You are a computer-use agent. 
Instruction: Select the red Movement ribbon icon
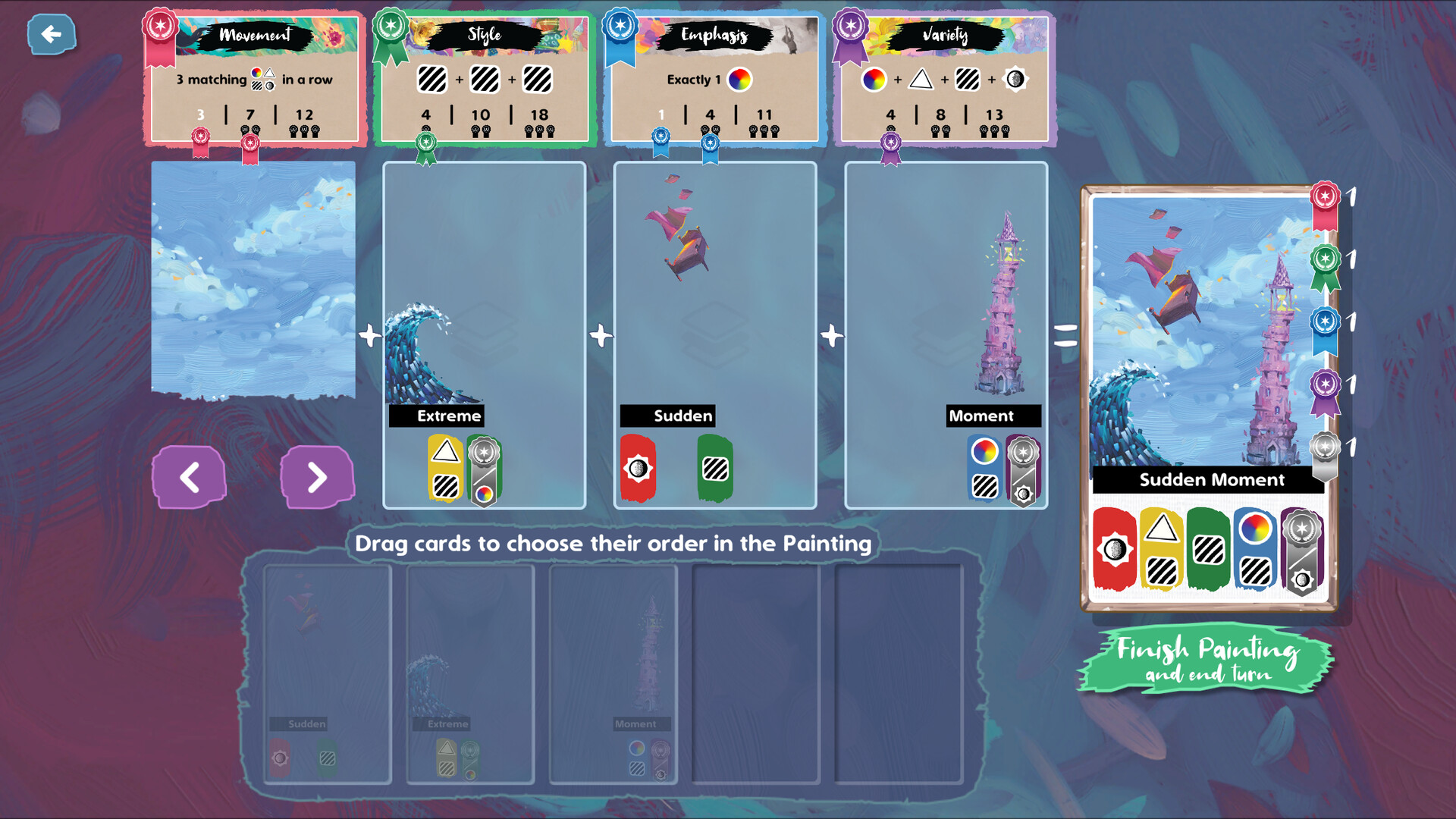click(160, 25)
